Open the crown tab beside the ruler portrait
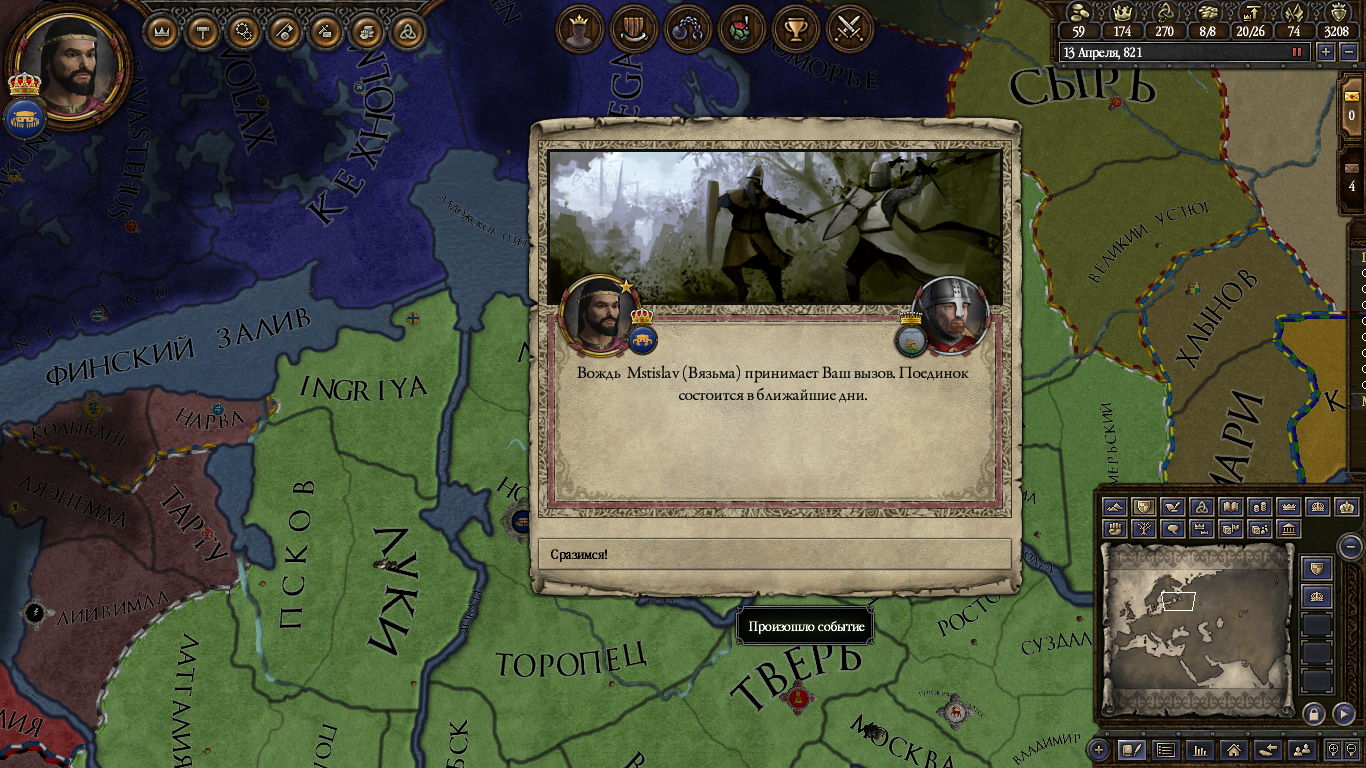 click(x=162, y=32)
